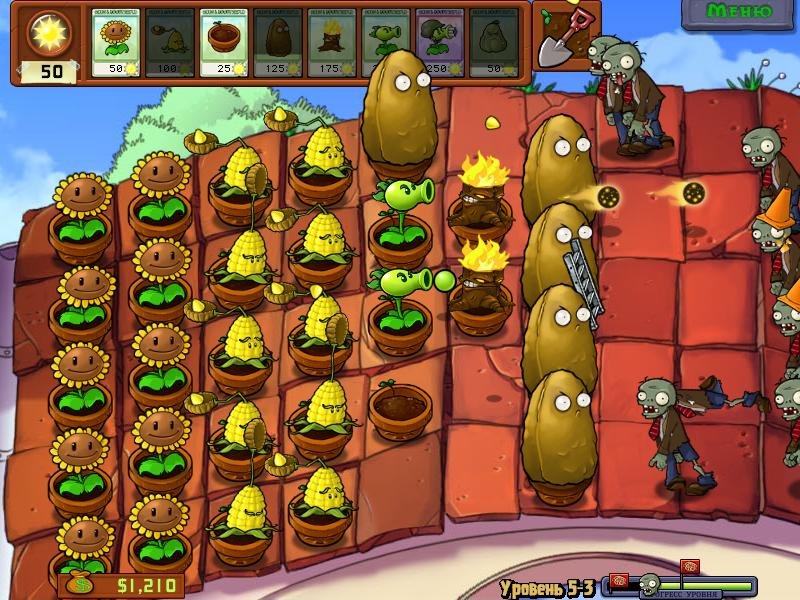Choose the Torchwood seed packet

pyautogui.click(x=332, y=43)
